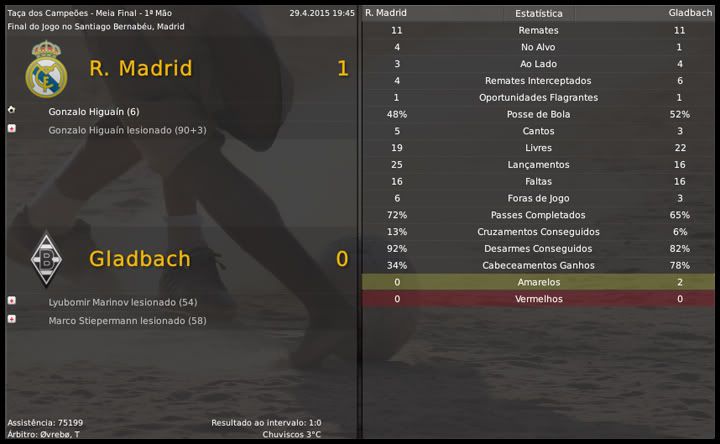The image size is (720, 444).
Task: Click the Real Madrid club crest
Action: [46, 69]
